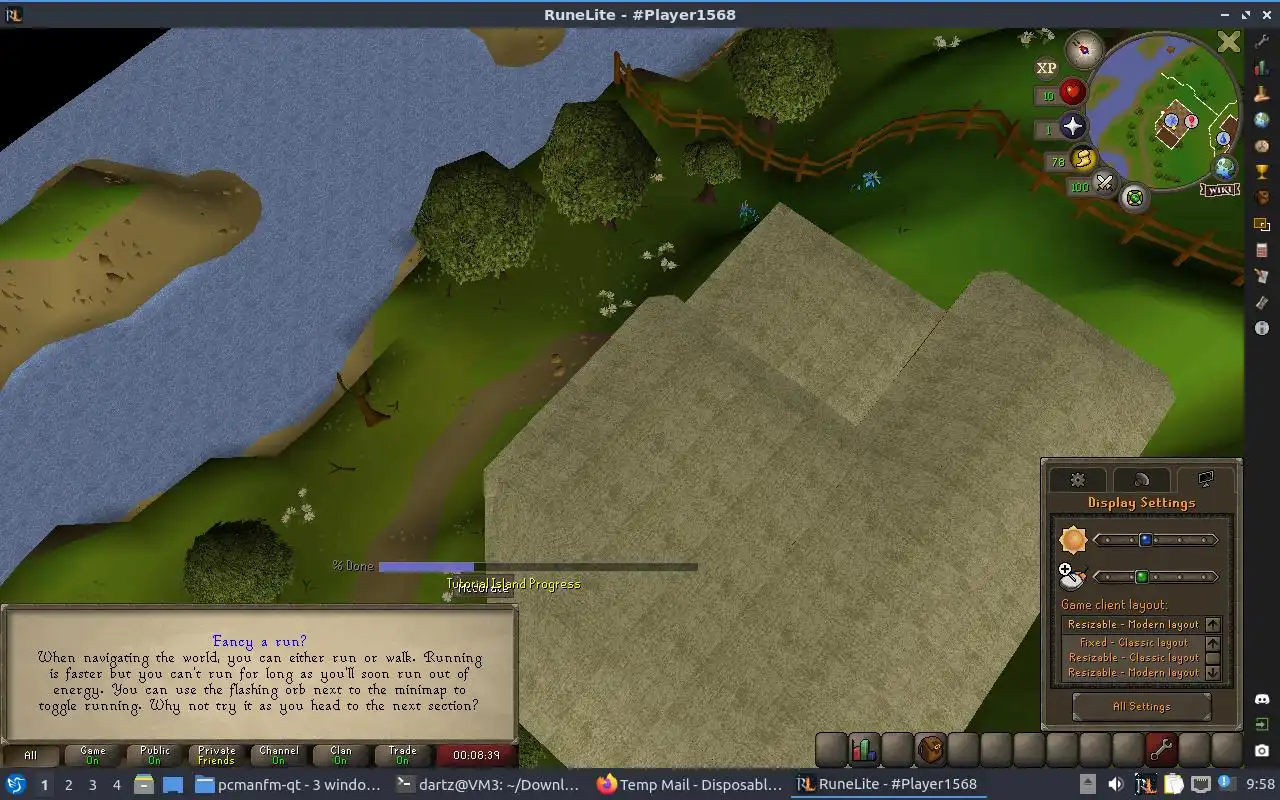
Task: Toggle the Public chat filter
Action: point(155,755)
